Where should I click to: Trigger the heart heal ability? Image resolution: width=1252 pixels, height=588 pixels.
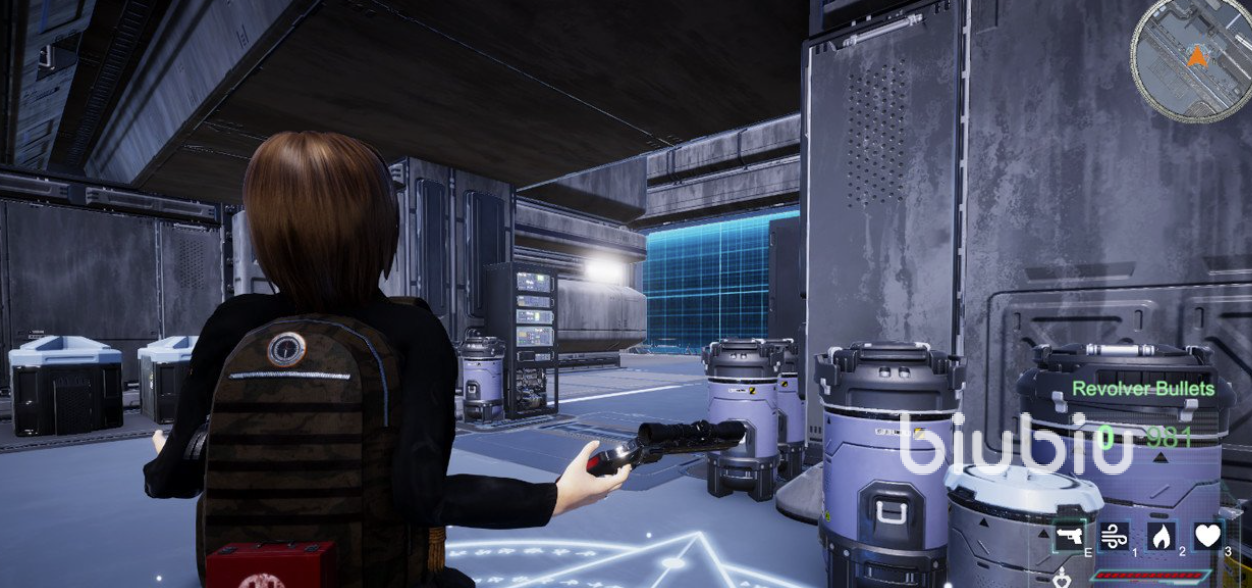click(x=1207, y=536)
